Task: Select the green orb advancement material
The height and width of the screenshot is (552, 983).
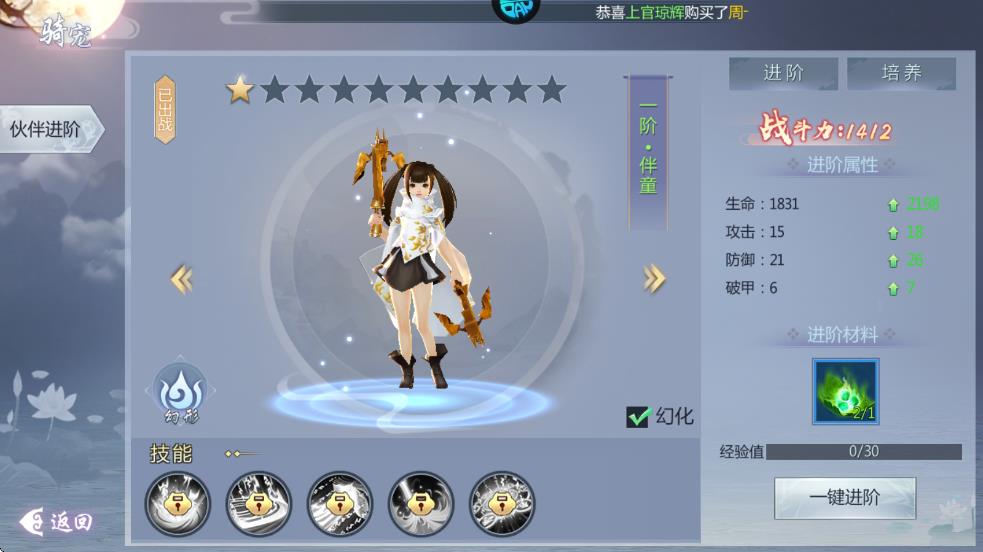Action: click(845, 392)
